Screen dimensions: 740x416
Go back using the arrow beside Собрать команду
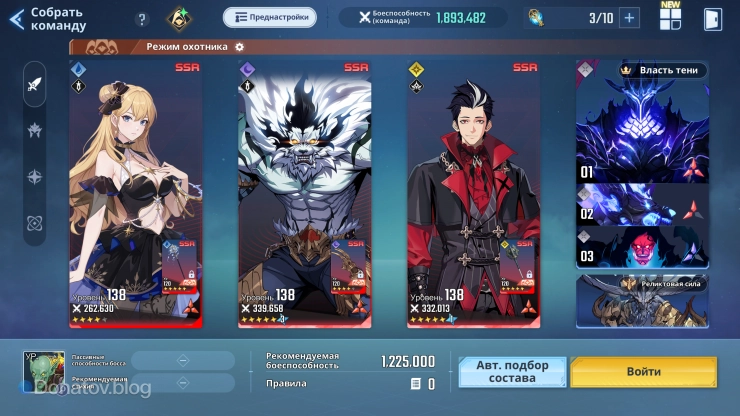16,18
